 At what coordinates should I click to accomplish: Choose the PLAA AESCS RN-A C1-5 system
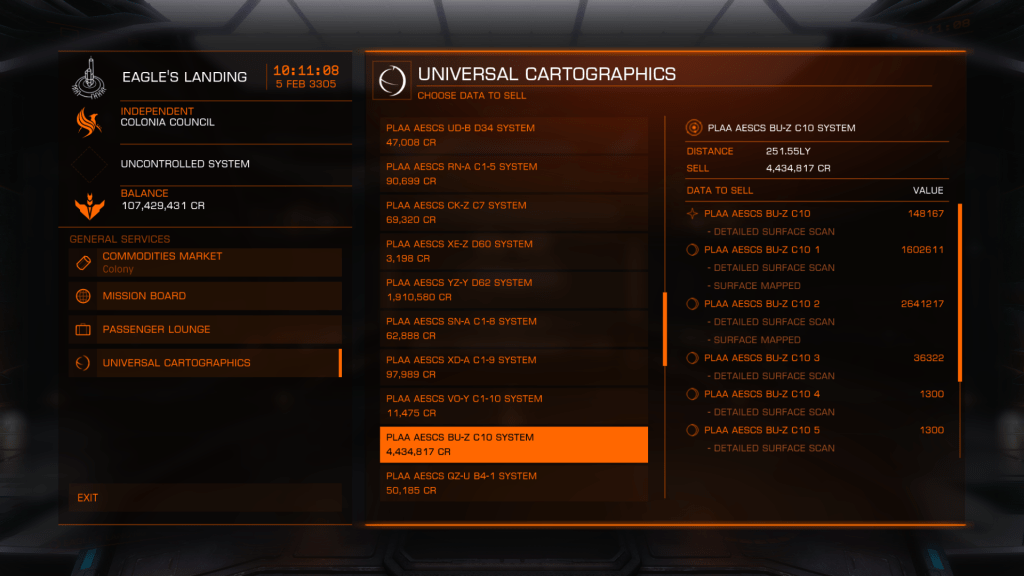click(x=513, y=174)
